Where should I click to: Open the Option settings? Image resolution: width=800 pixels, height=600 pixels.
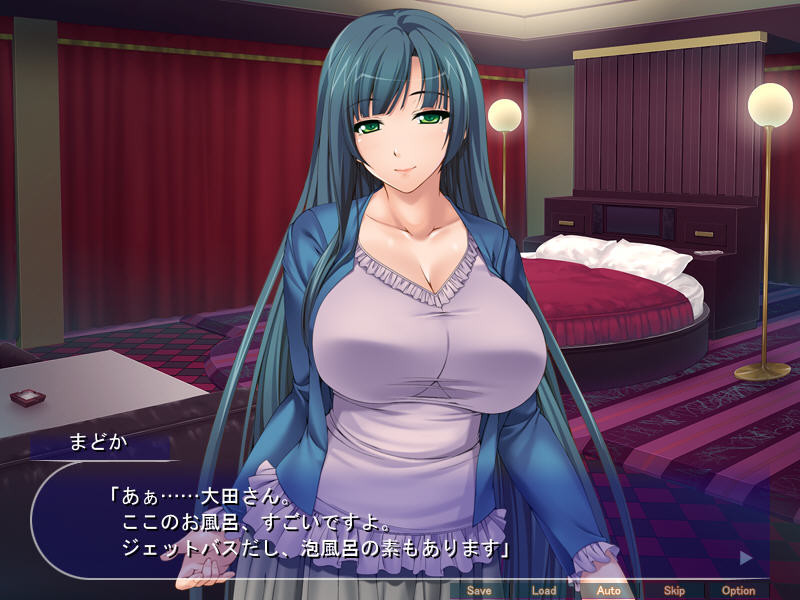point(738,590)
